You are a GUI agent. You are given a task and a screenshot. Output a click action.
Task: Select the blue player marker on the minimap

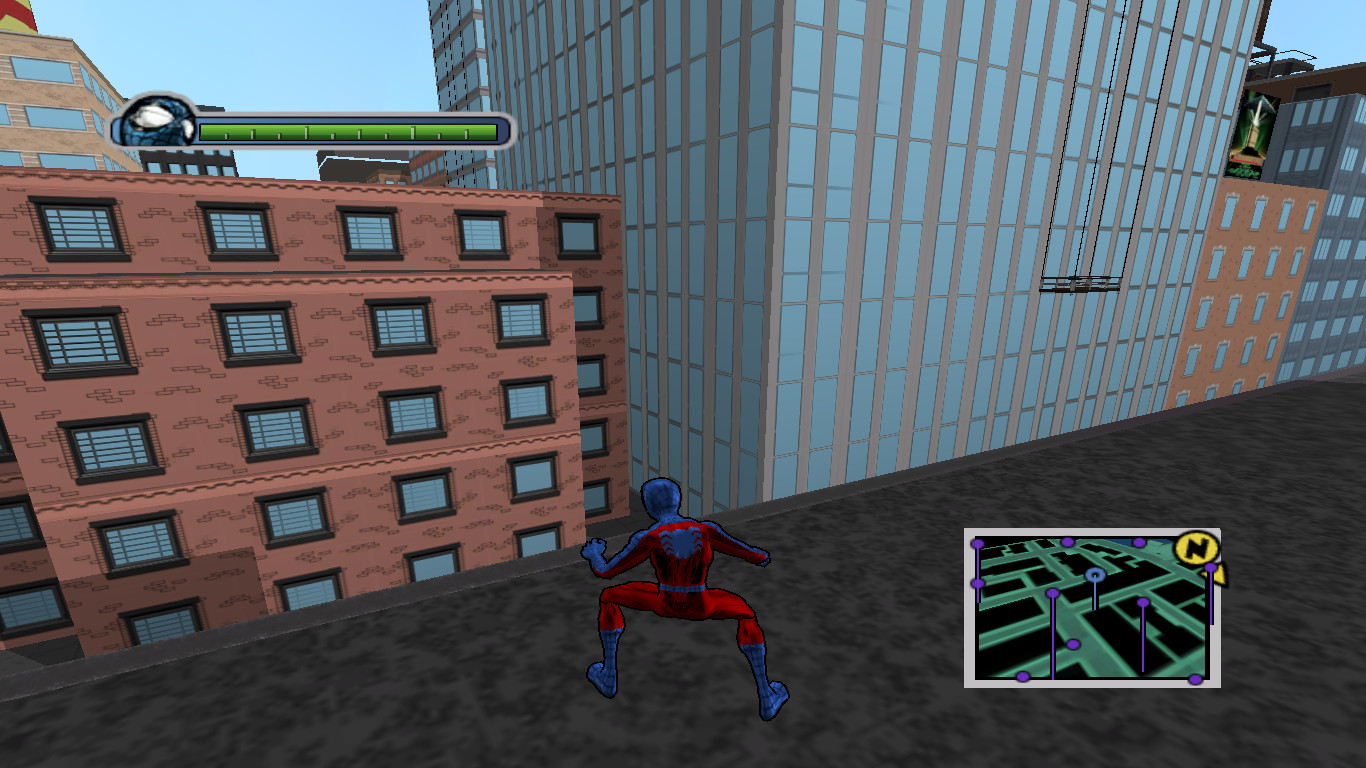(1095, 575)
